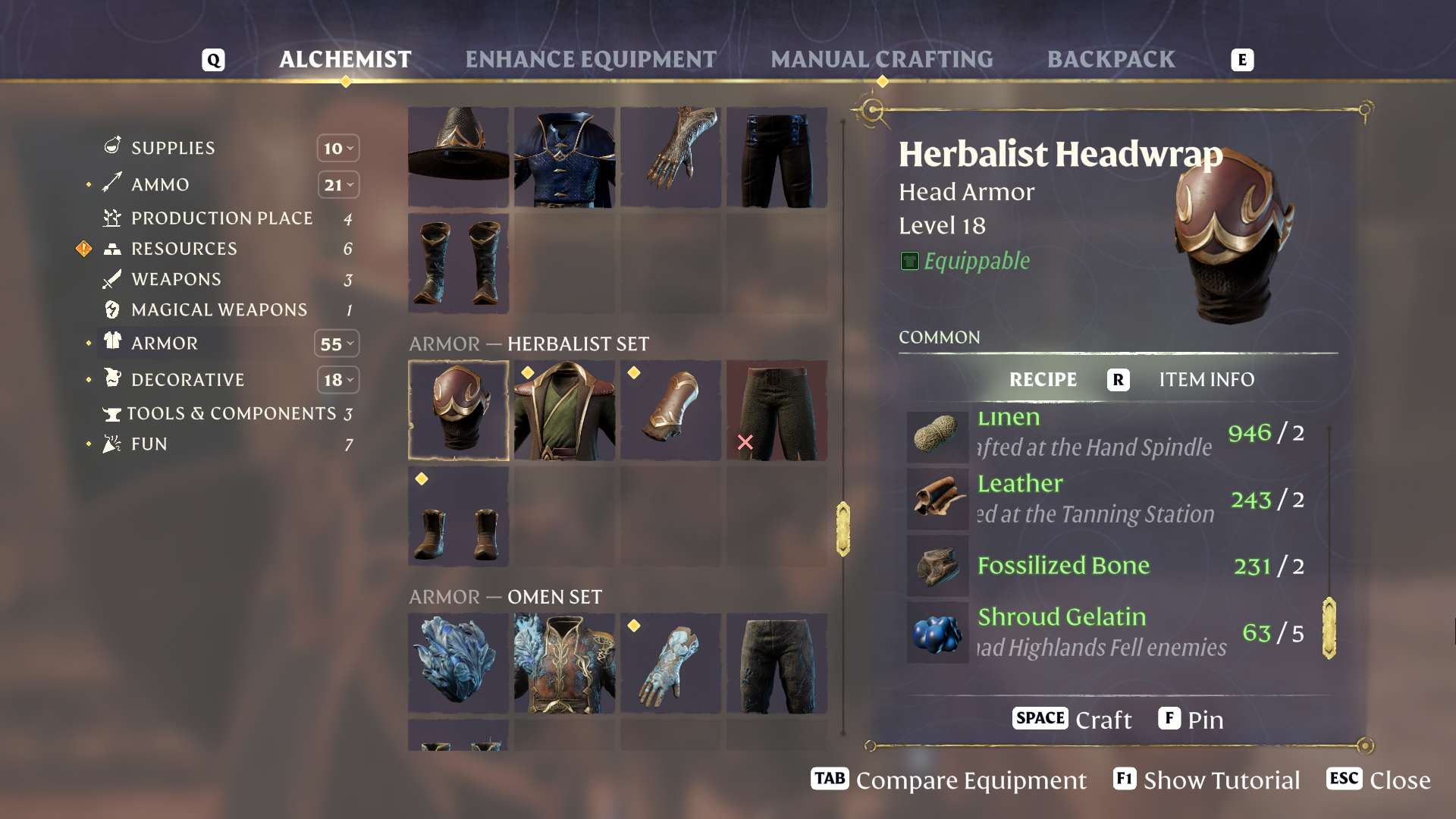
Task: Open the Production Place category
Action: tap(221, 218)
